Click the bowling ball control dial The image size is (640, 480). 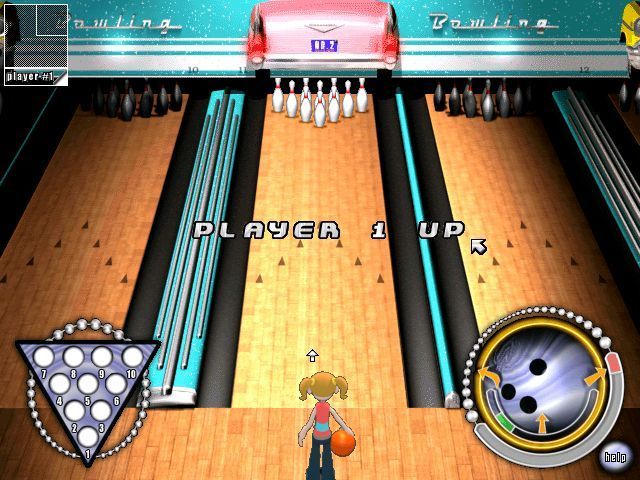[x=538, y=384]
